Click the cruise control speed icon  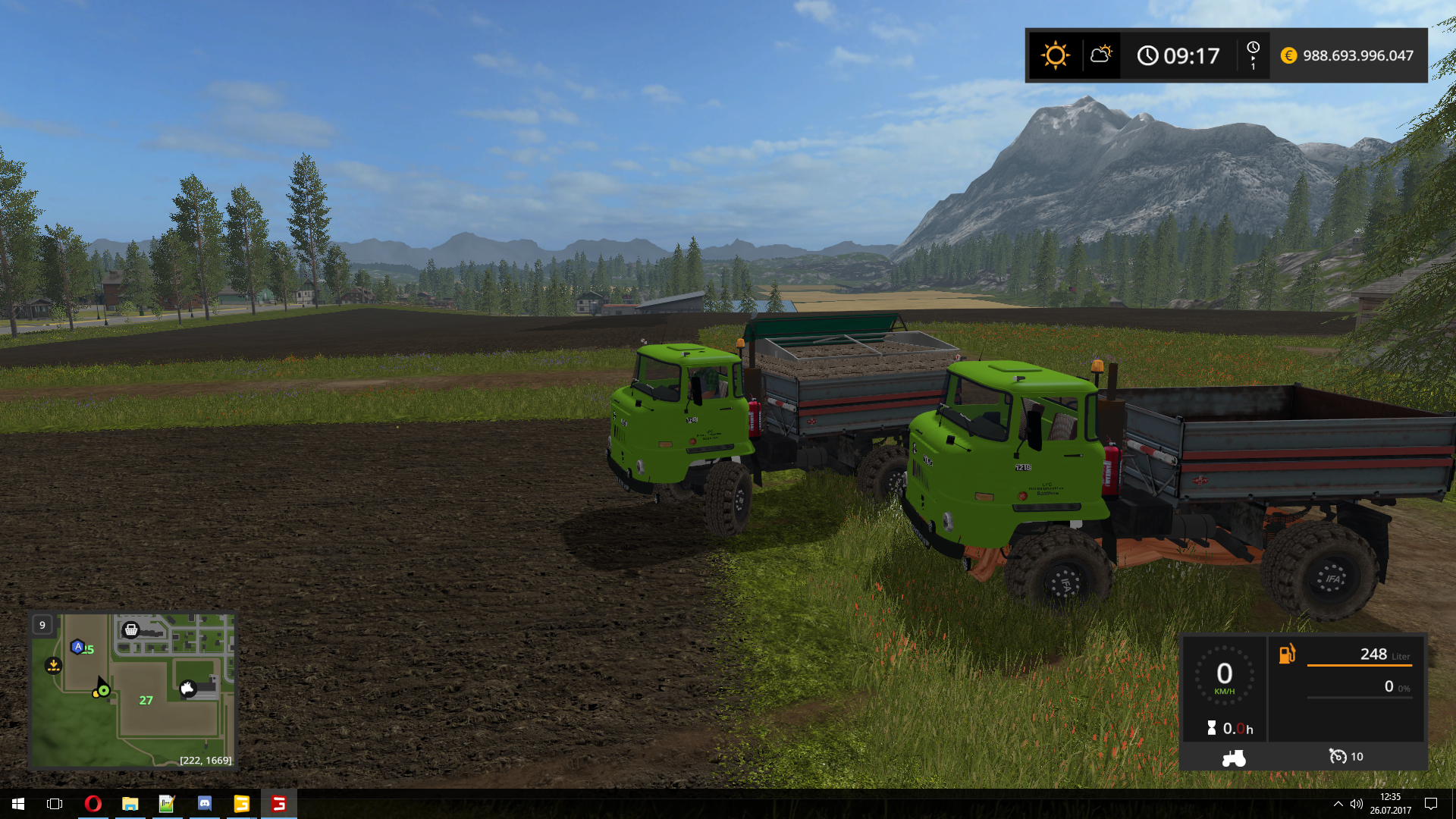[1338, 756]
